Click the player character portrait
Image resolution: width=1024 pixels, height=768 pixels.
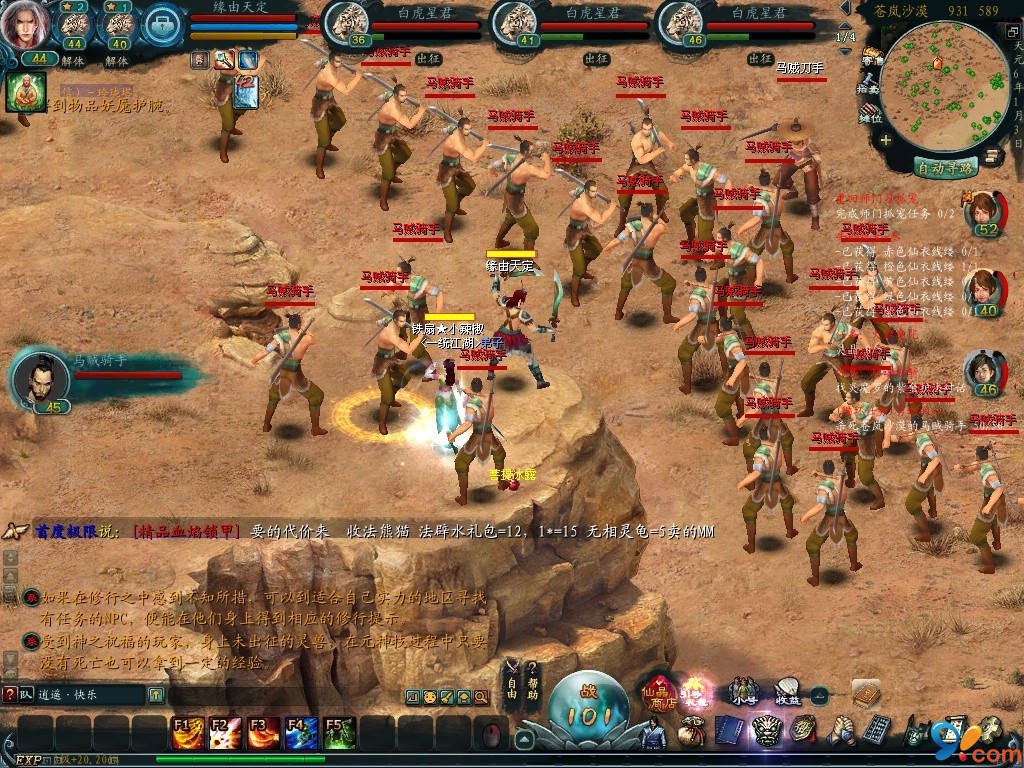pyautogui.click(x=23, y=24)
